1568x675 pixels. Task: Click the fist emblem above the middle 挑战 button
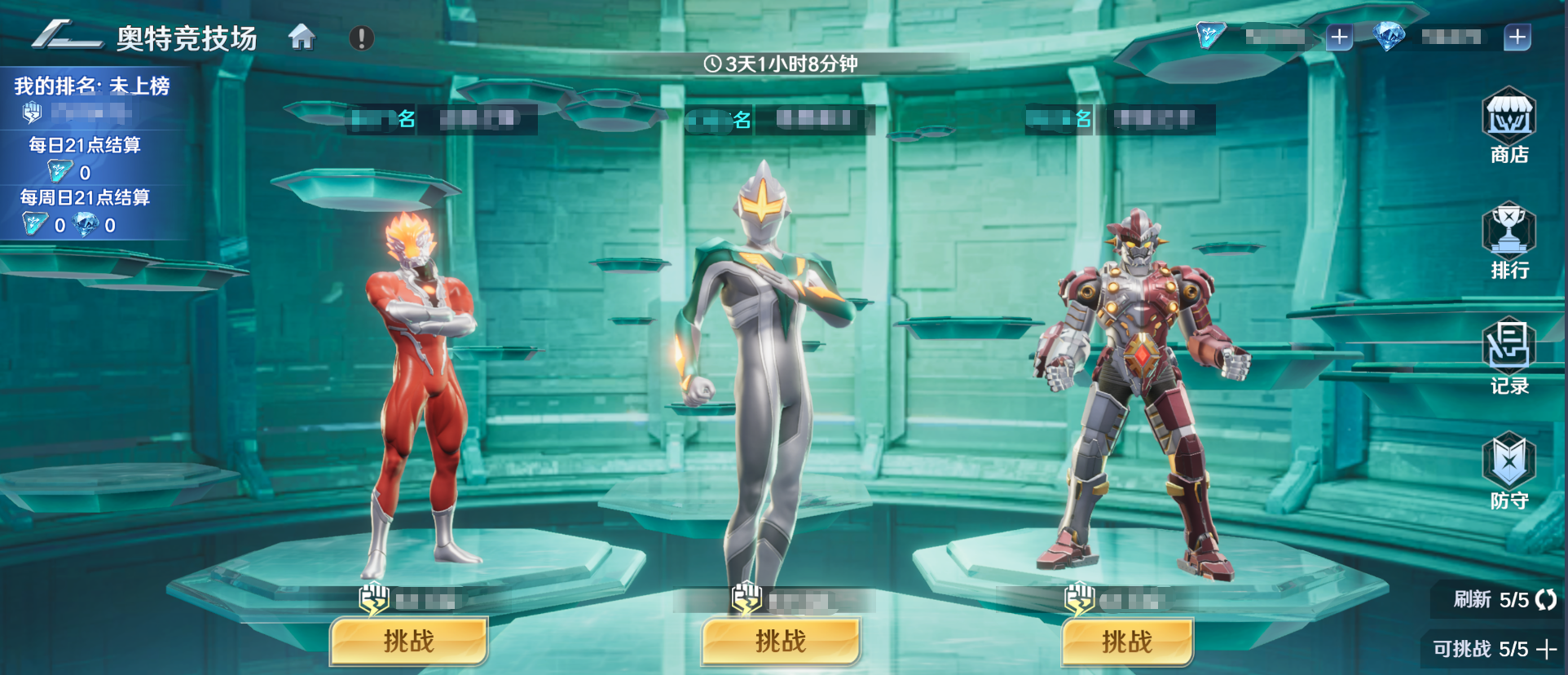(745, 597)
